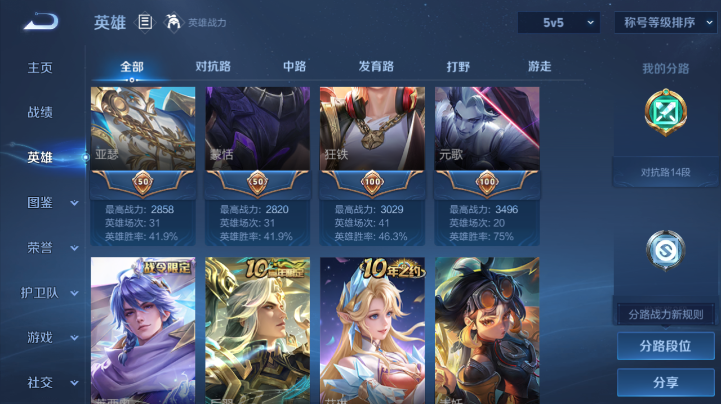The image size is (721, 404).
Task: Switch to the 发育路 hero tab
Action: pyautogui.click(x=376, y=67)
